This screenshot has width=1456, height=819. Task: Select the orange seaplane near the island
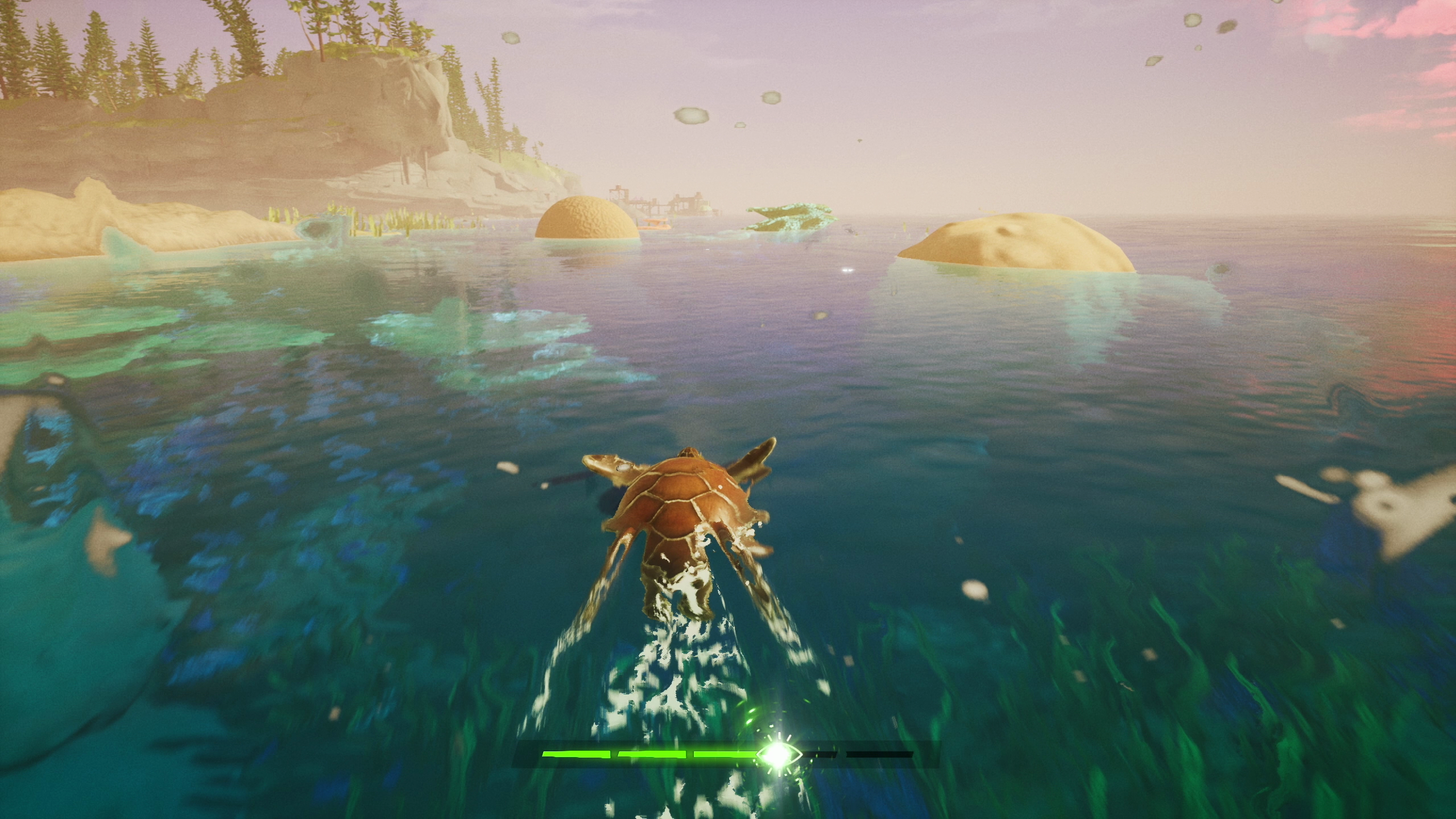(x=655, y=223)
